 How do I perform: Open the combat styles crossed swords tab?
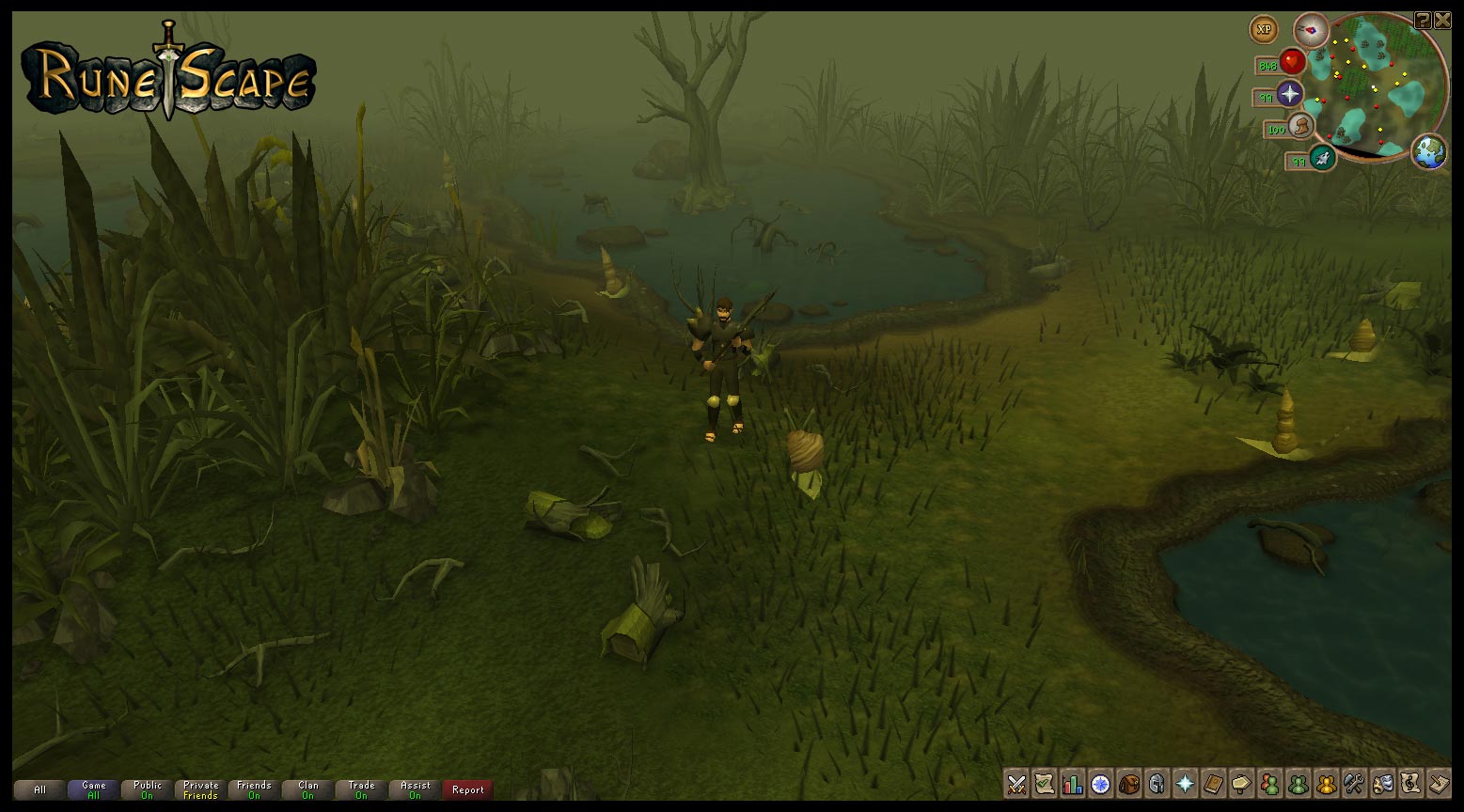click(1016, 783)
